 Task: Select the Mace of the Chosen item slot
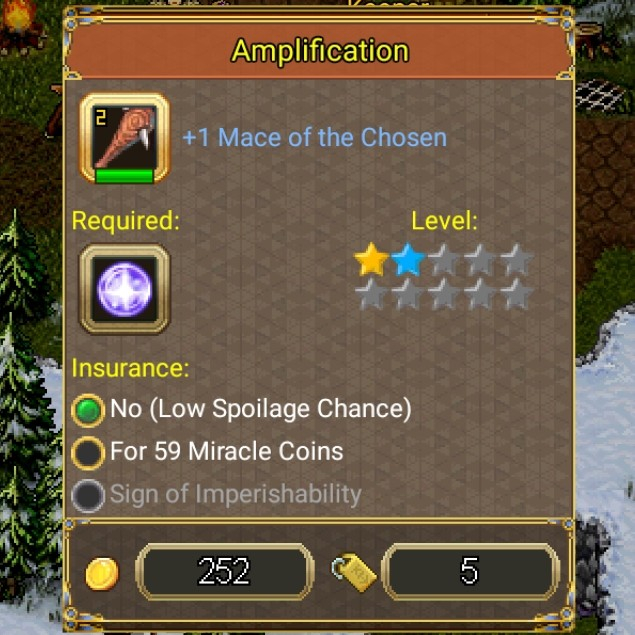(124, 139)
